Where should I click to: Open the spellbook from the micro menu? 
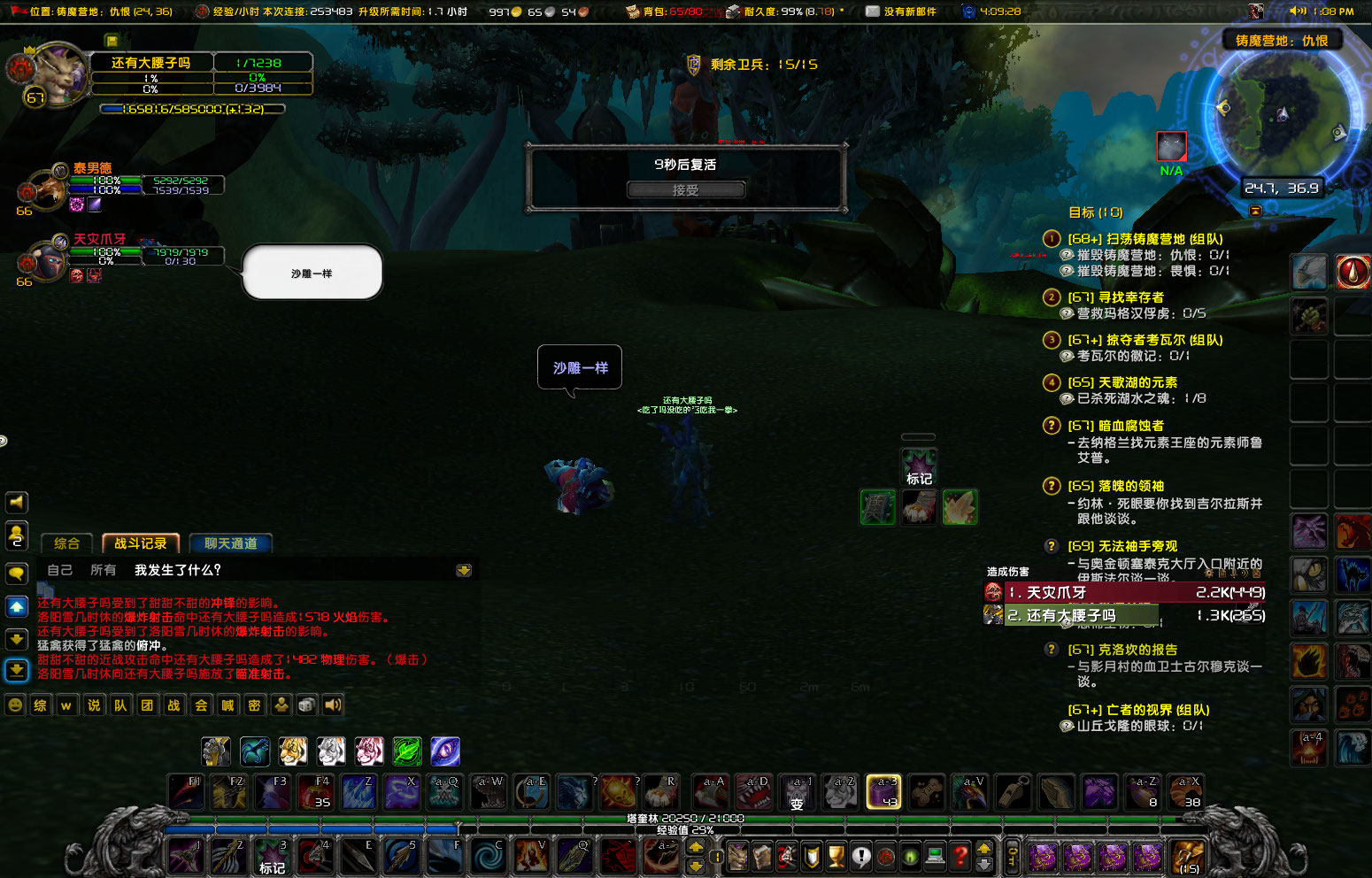click(x=762, y=857)
